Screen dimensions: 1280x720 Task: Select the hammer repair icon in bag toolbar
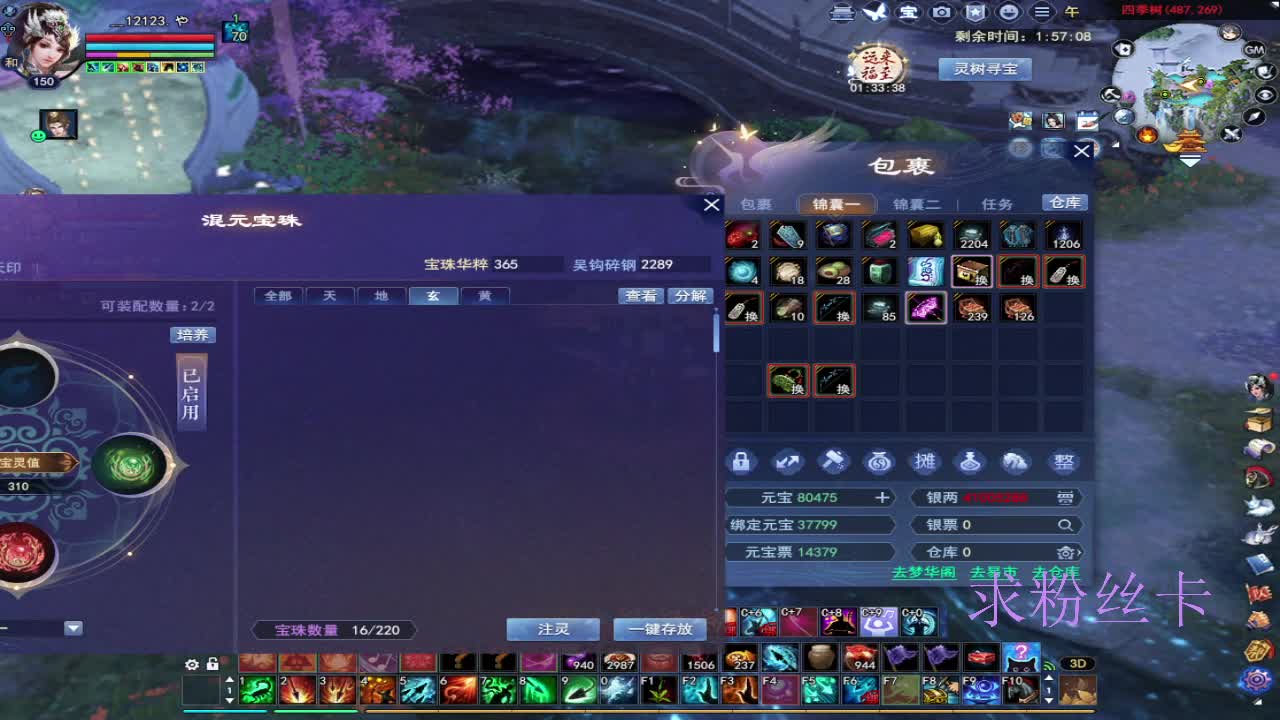(x=833, y=461)
